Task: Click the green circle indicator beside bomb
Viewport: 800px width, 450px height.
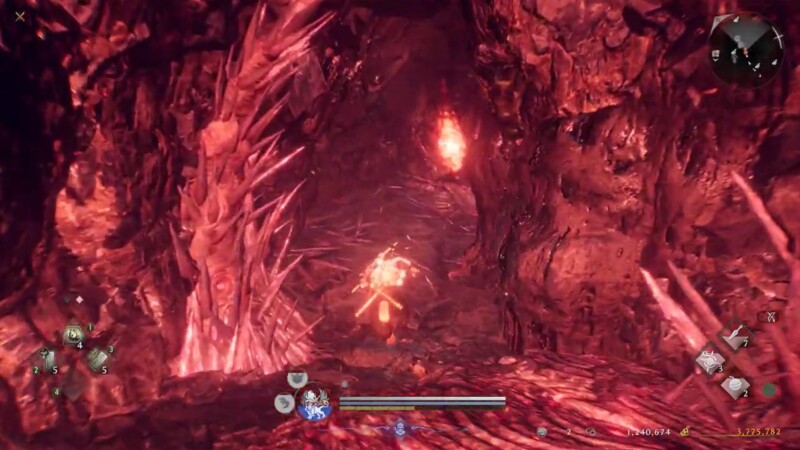Action: pyautogui.click(x=769, y=390)
